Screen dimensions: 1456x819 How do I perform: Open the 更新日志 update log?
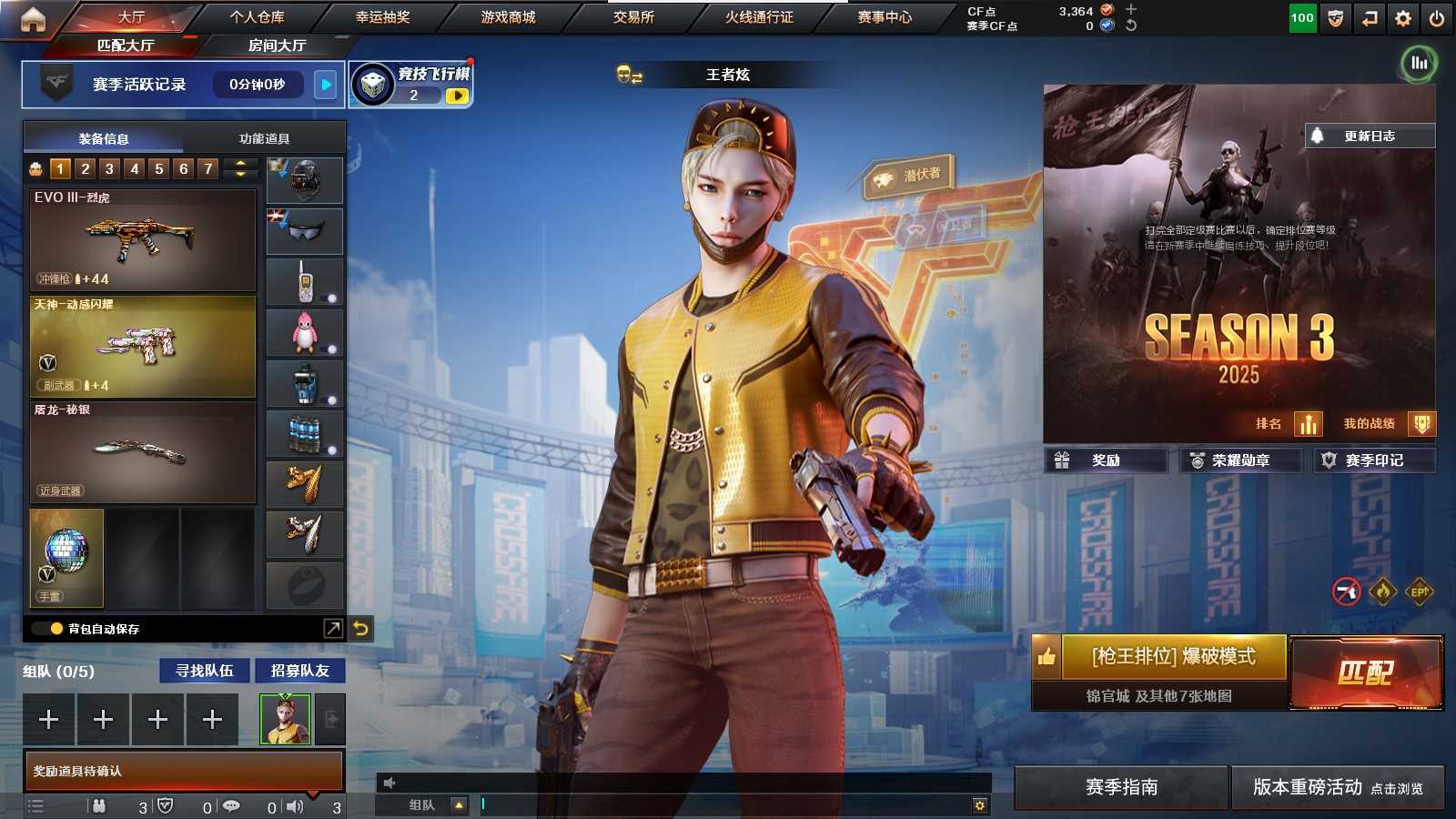(x=1370, y=136)
